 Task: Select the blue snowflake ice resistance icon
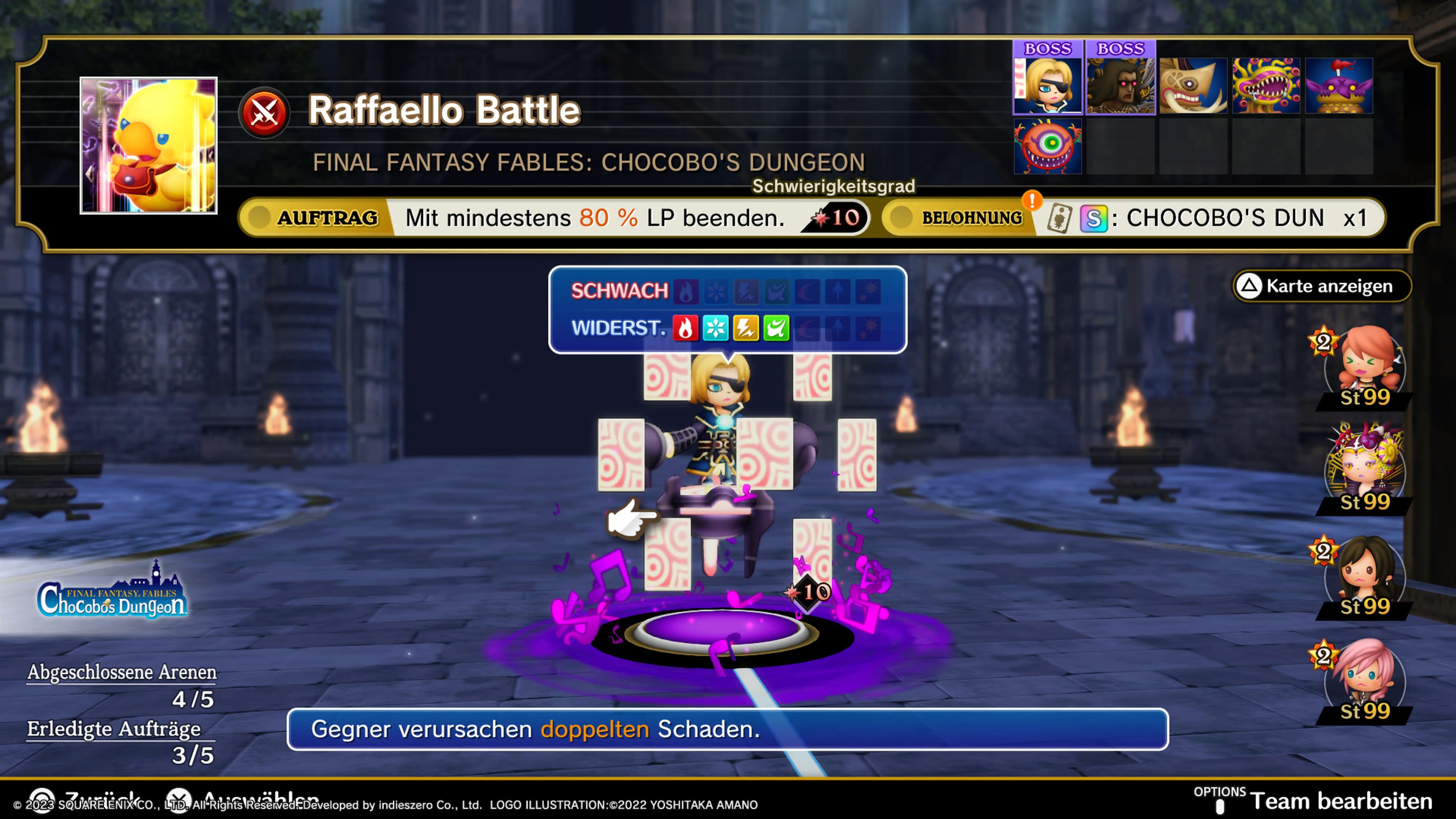717,328
